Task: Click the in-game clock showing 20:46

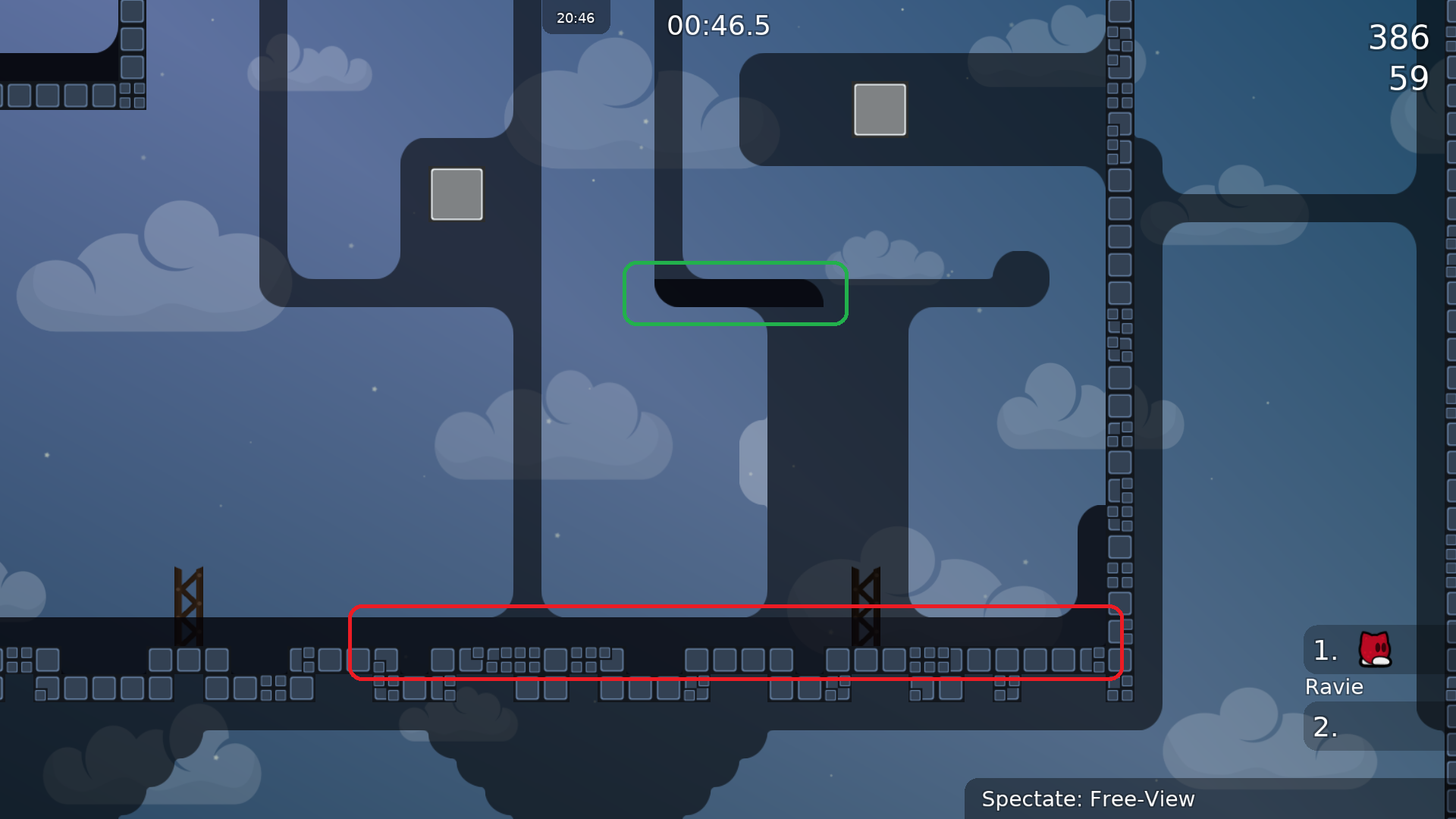Action: click(575, 16)
